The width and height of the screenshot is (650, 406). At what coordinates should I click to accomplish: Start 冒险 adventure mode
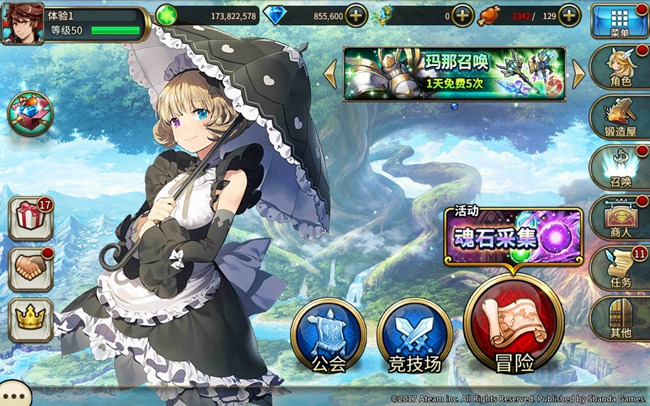coord(512,325)
